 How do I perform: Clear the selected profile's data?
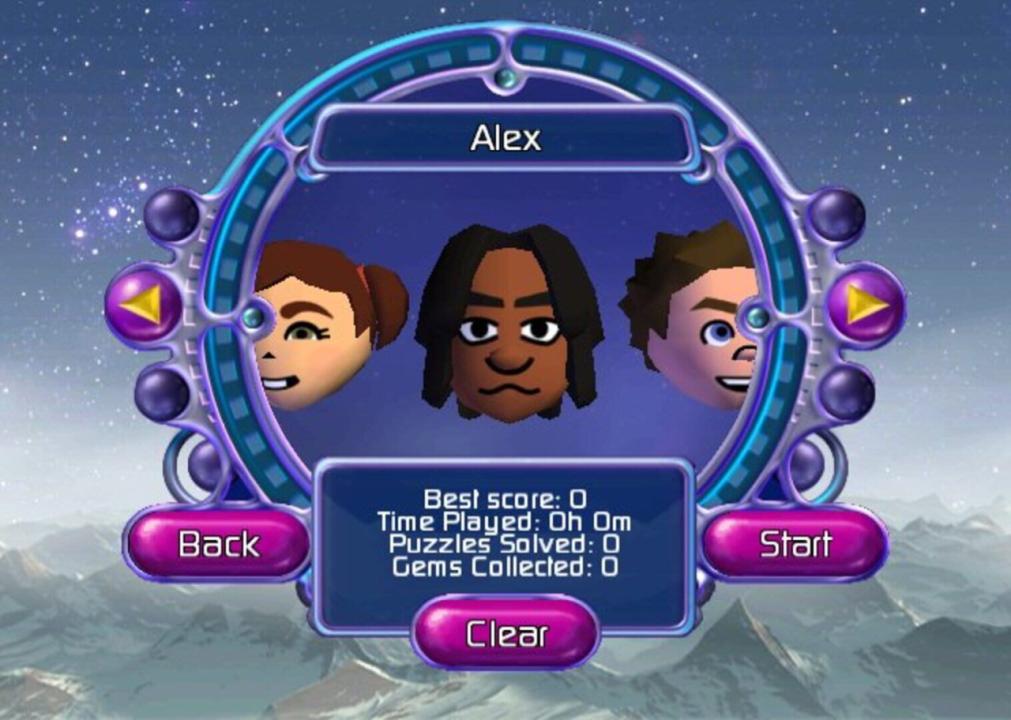click(506, 633)
